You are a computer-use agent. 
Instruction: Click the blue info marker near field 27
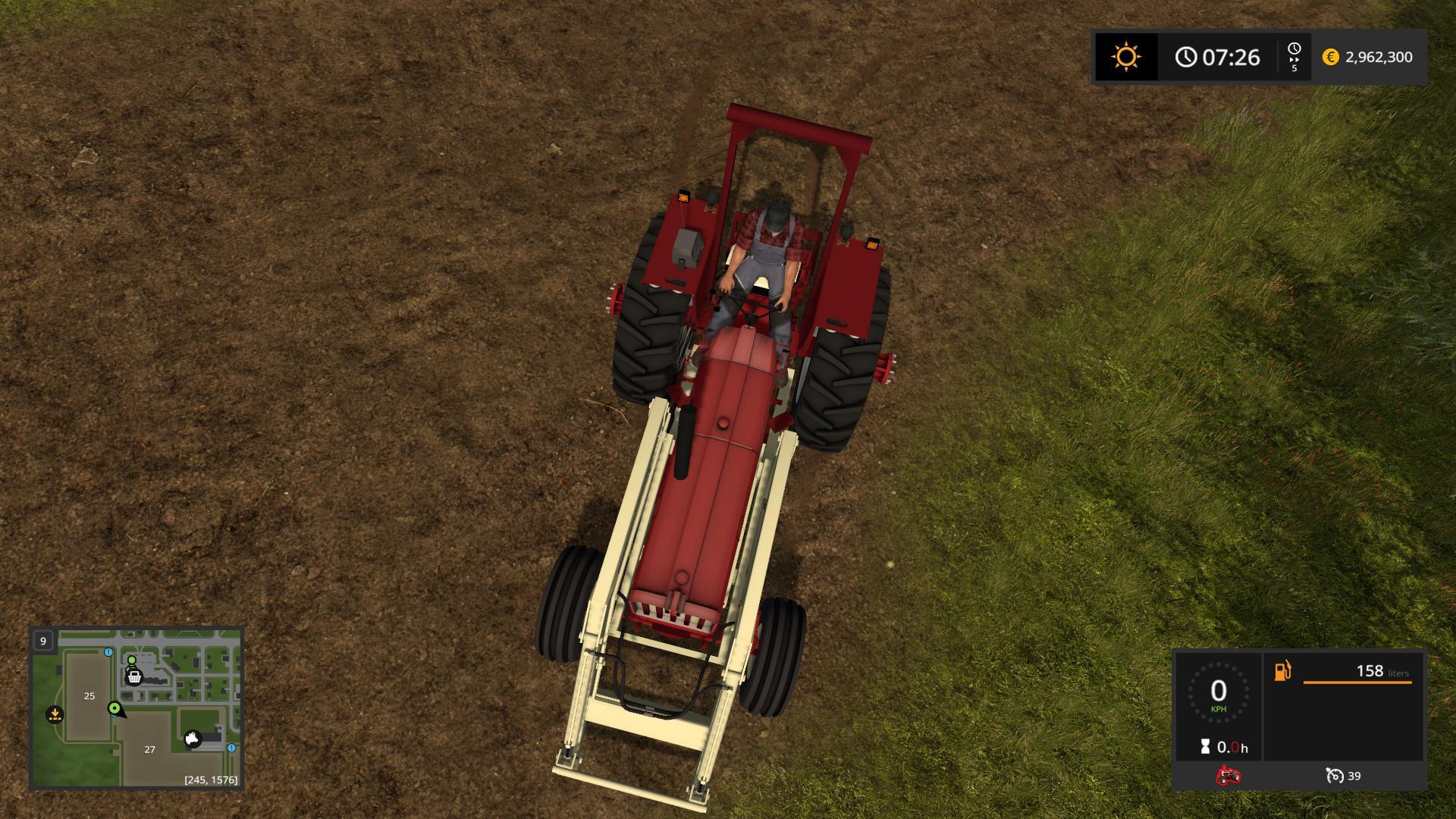pyautogui.click(x=231, y=748)
